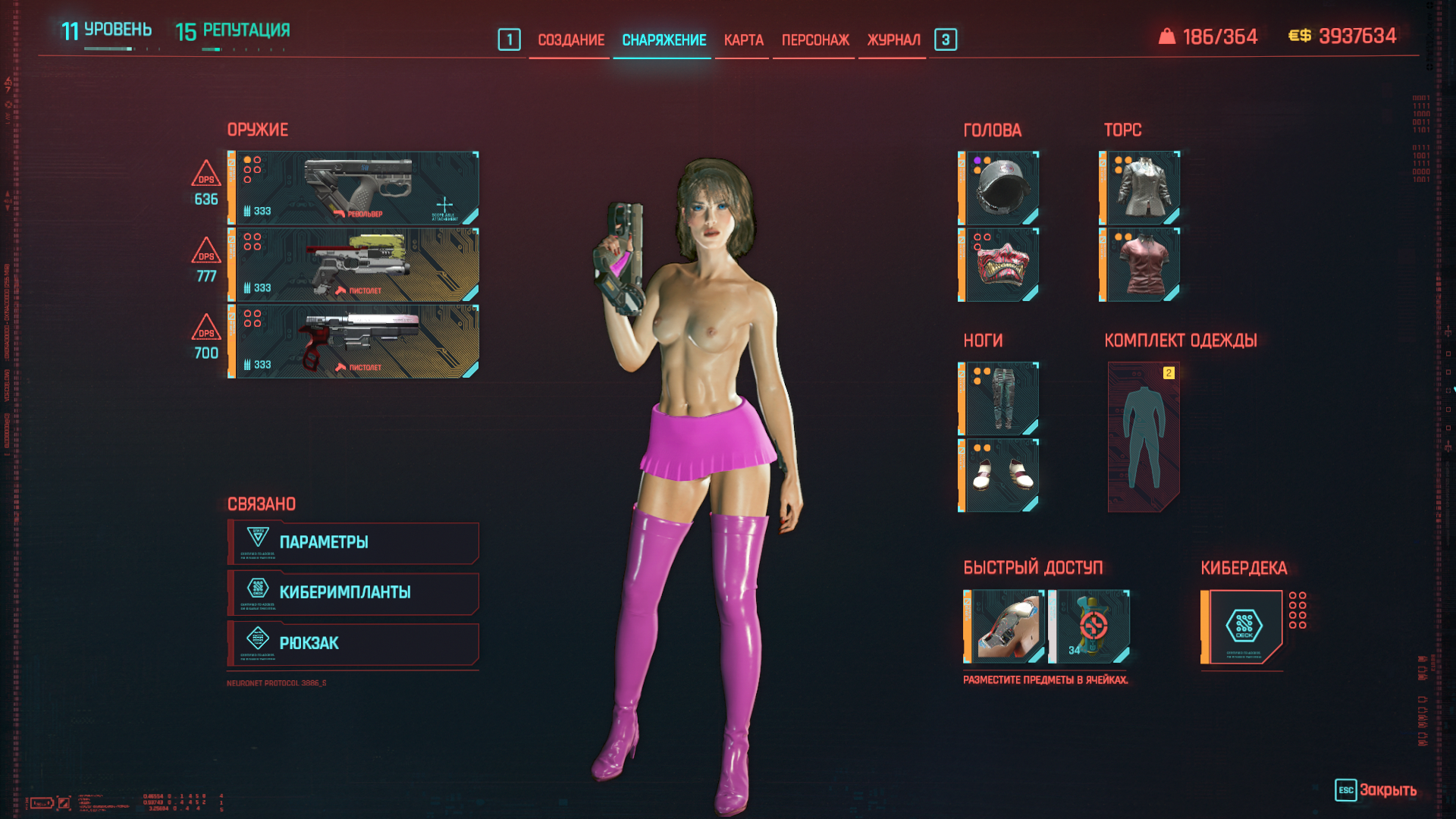Select the Кибердека cyberdeck slot
The image size is (1456, 819).
1243,626
